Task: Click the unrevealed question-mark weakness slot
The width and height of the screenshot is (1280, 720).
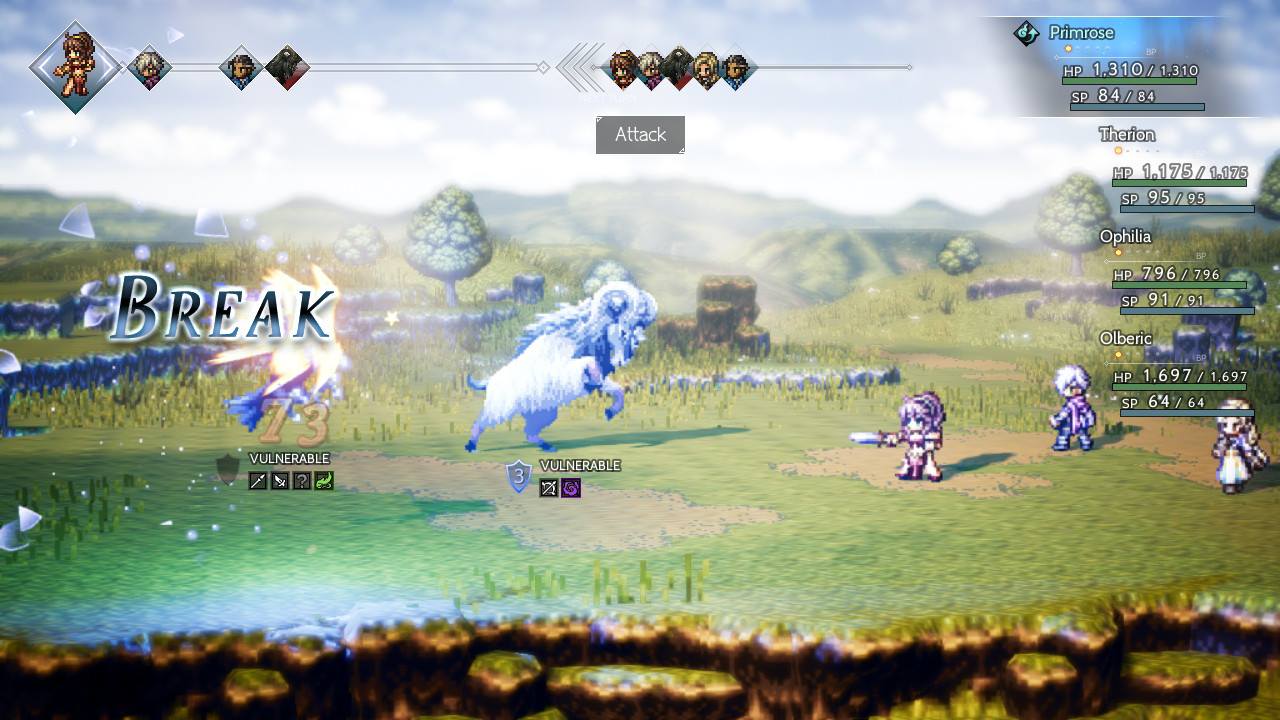Action: 302,481
